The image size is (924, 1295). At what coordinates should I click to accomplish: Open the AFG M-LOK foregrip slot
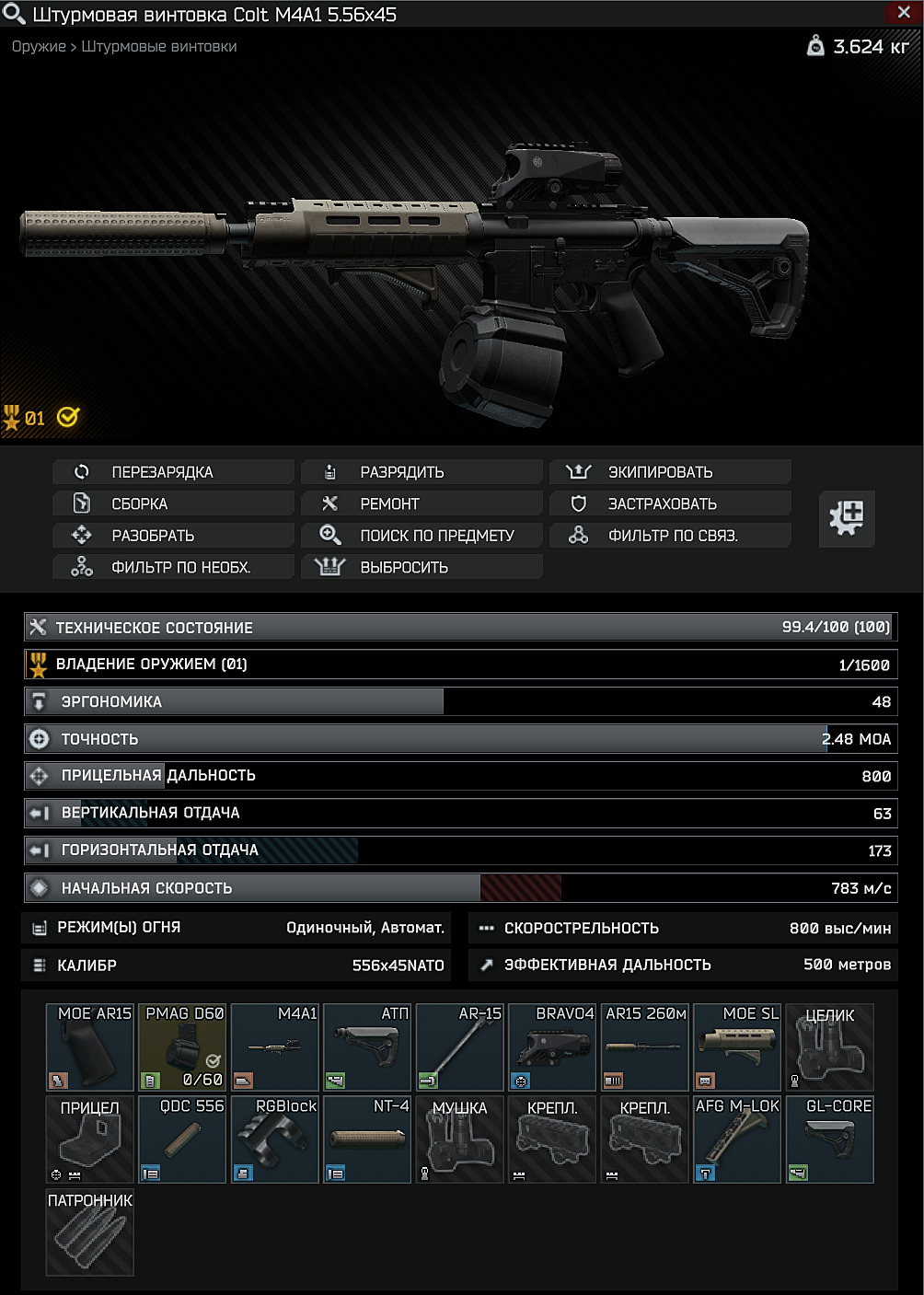point(737,1139)
